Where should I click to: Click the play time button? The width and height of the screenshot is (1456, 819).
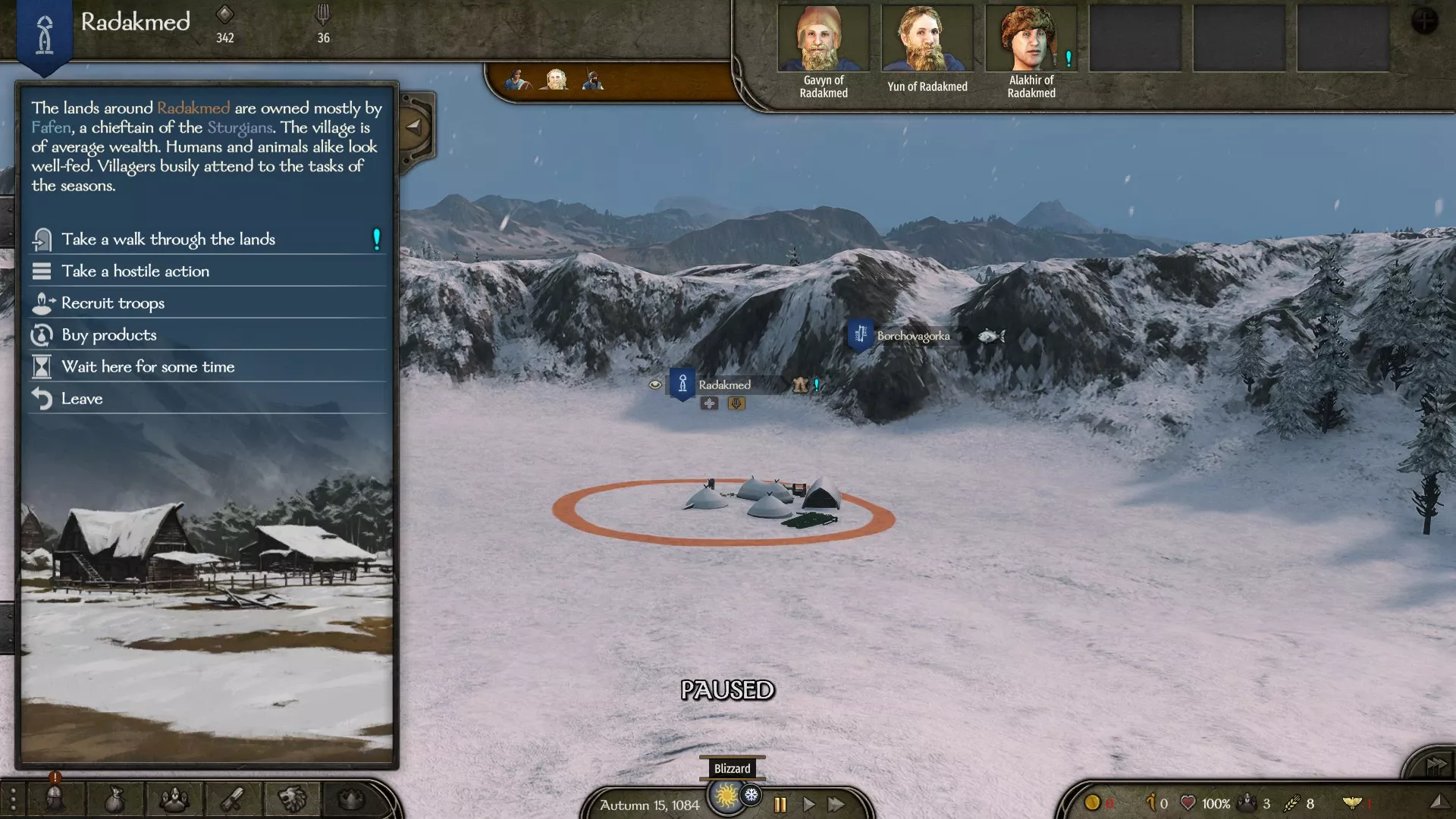tap(808, 805)
